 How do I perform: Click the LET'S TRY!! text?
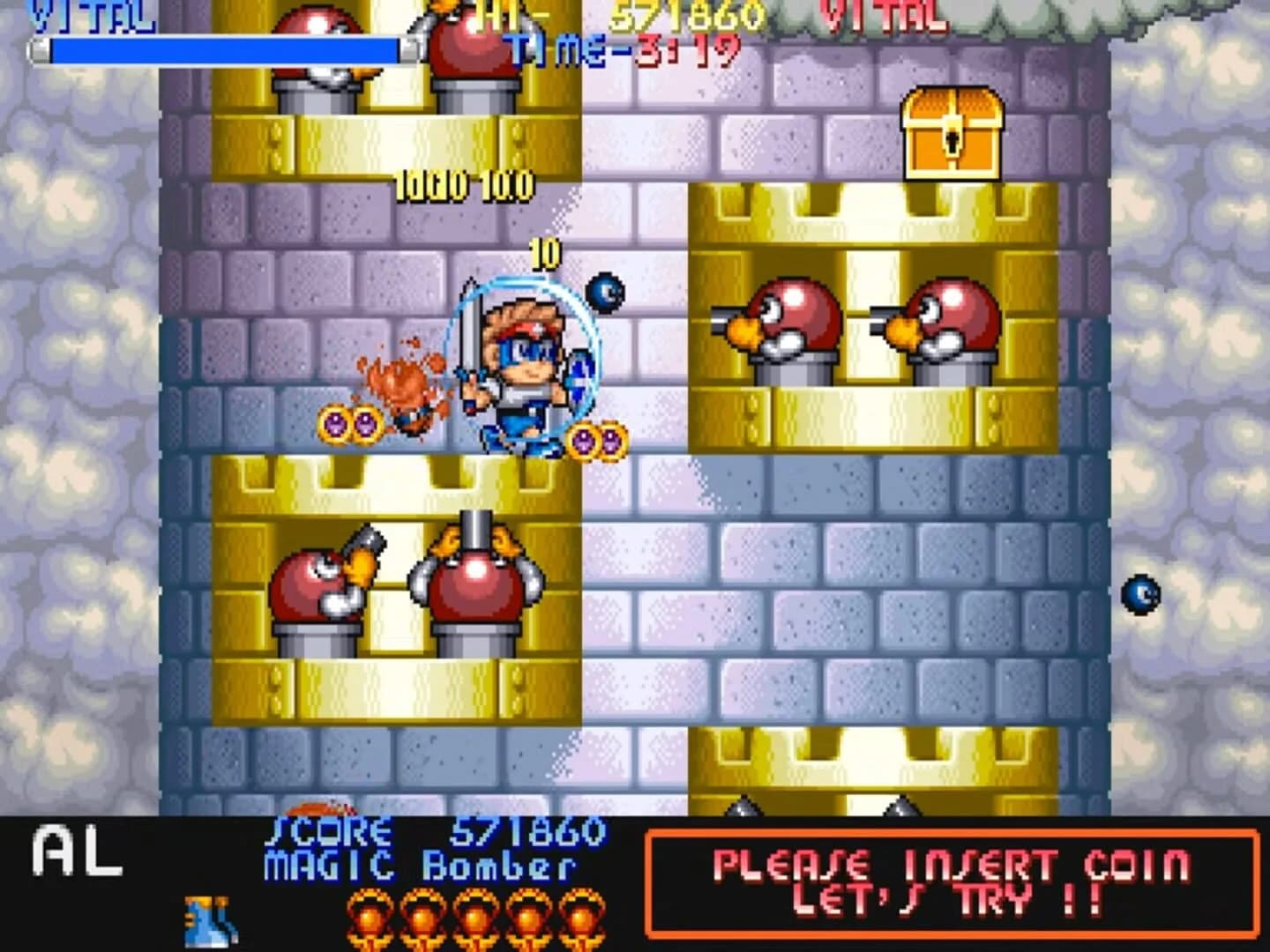pyautogui.click(x=948, y=901)
